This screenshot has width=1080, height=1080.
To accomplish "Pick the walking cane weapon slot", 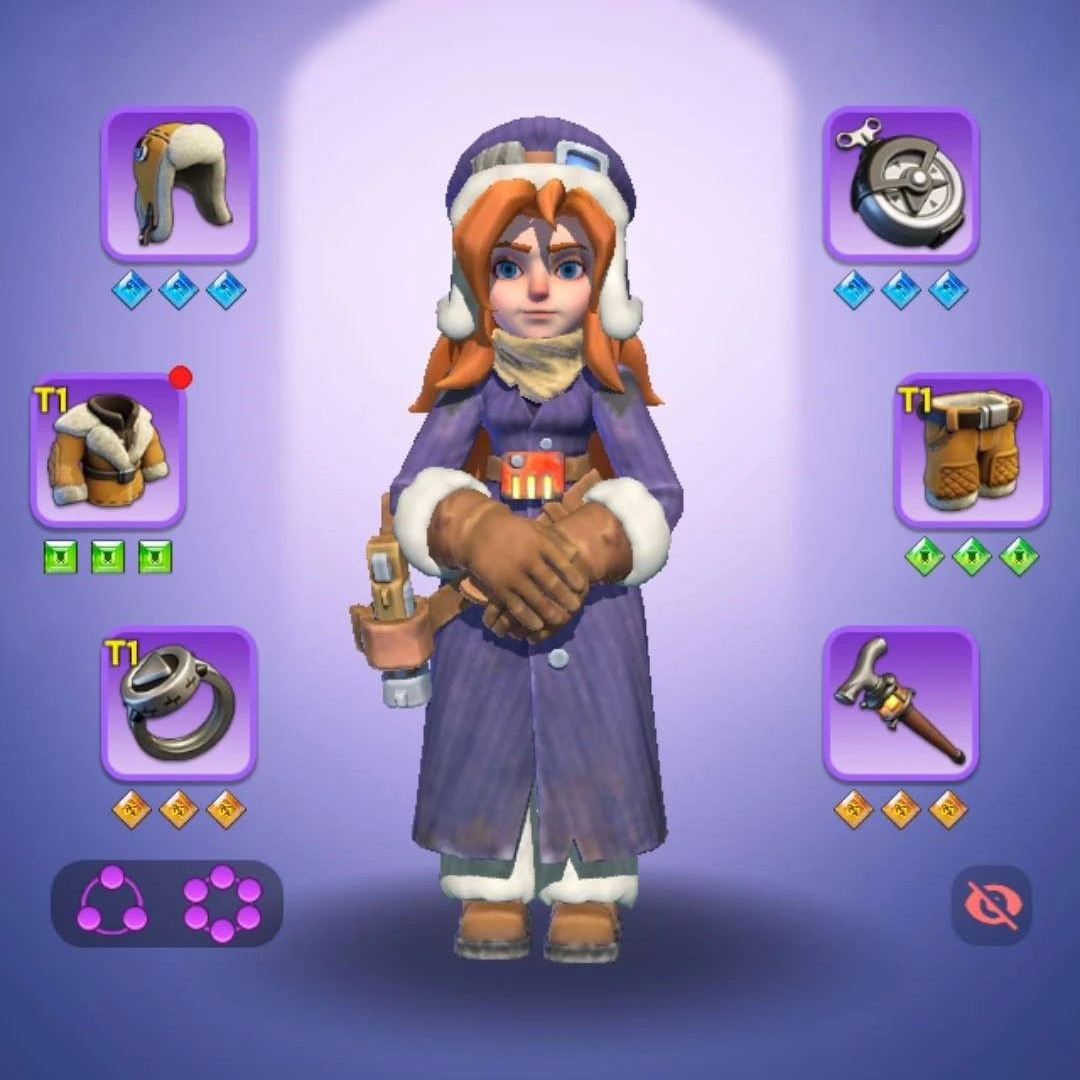I will [900, 704].
